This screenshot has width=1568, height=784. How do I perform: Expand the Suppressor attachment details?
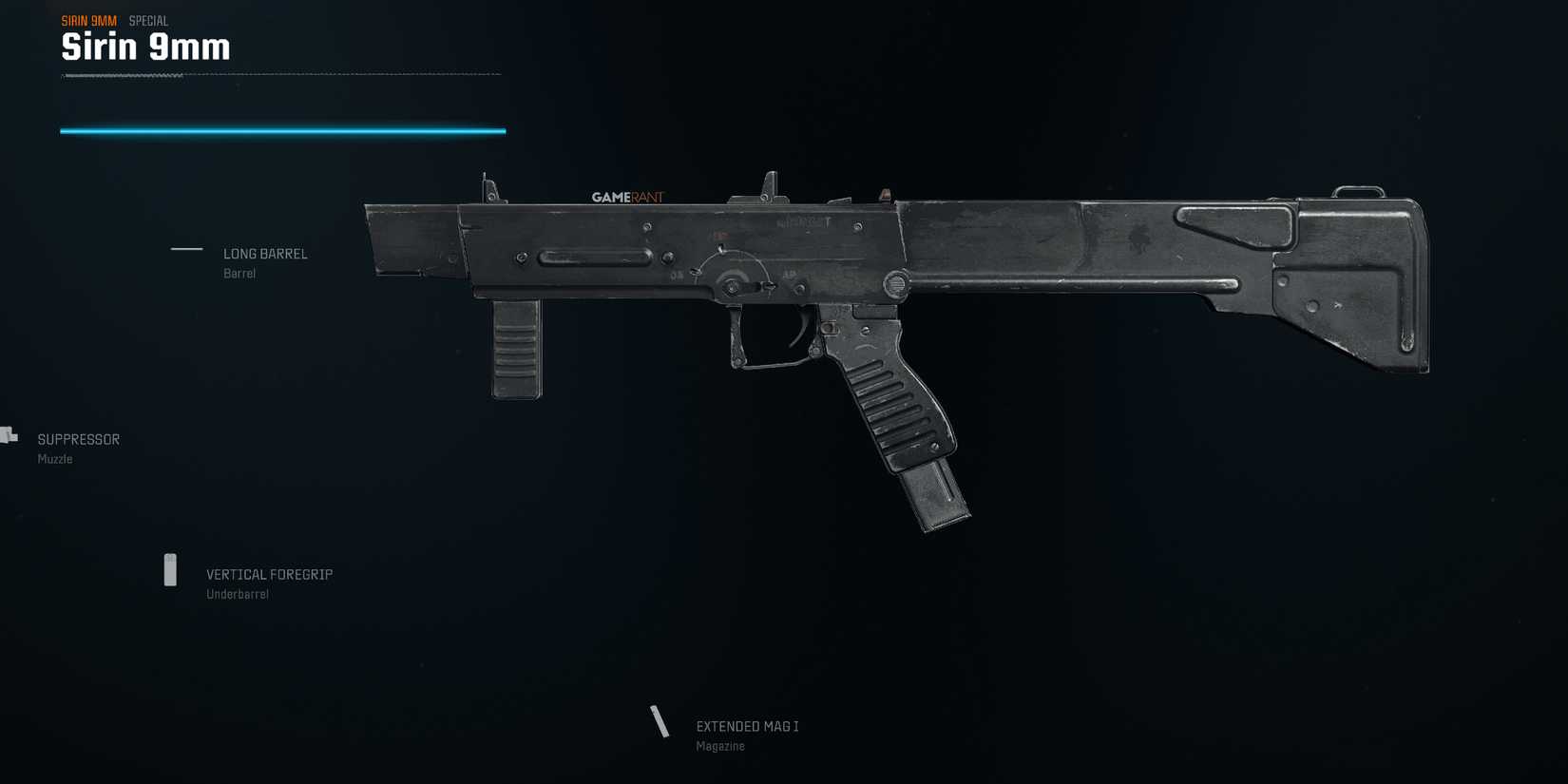click(78, 438)
